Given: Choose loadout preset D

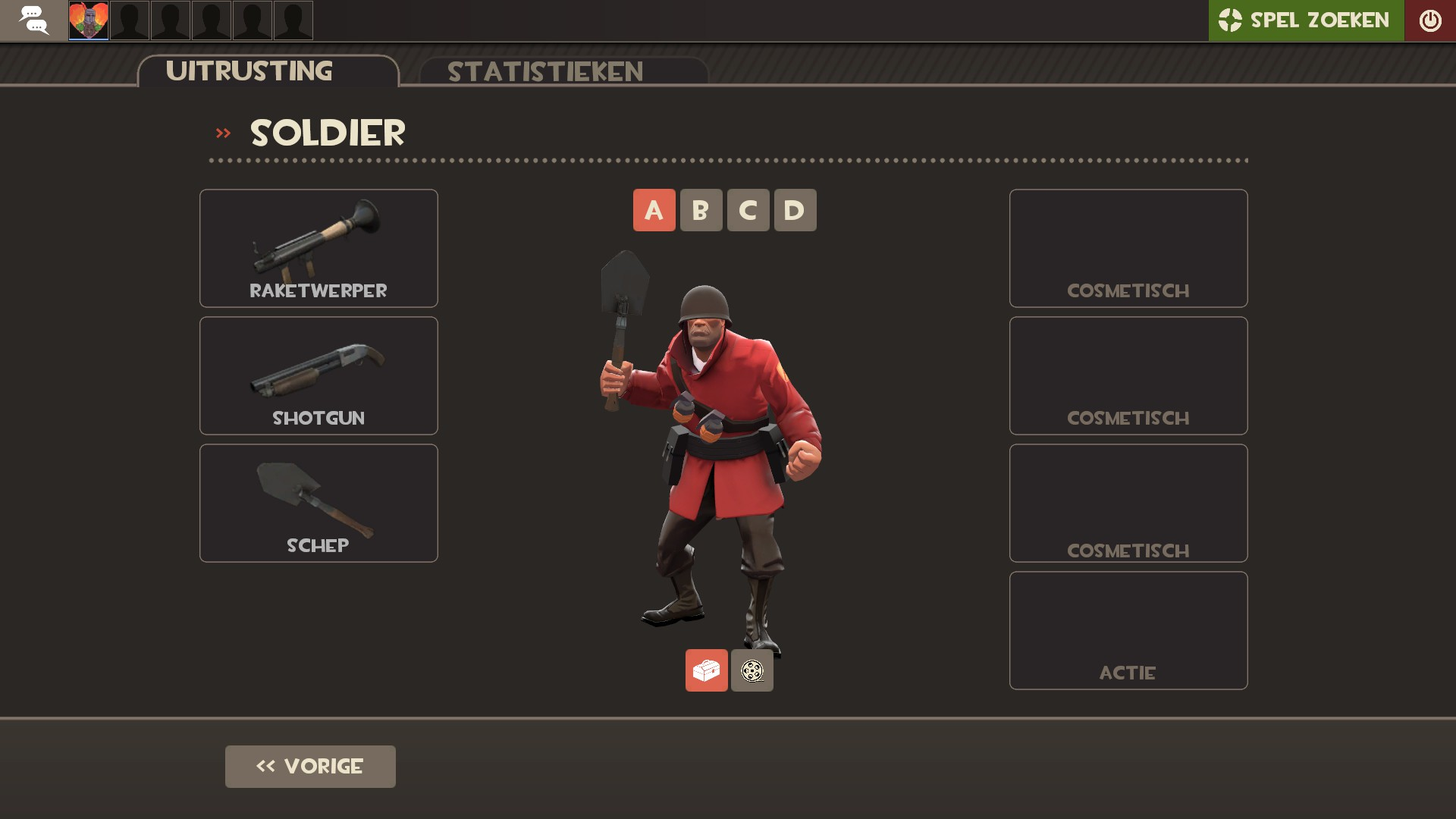Looking at the screenshot, I should [795, 210].
